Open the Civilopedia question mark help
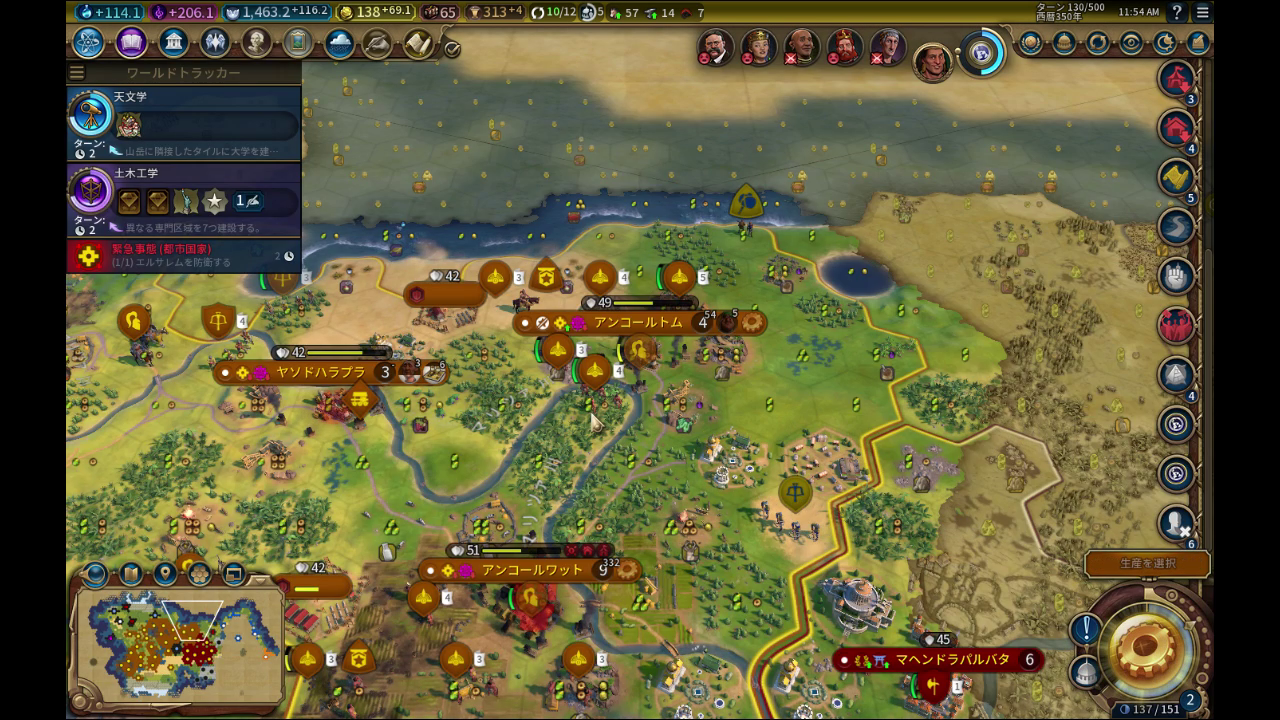This screenshot has width=1280, height=720. click(x=1177, y=12)
